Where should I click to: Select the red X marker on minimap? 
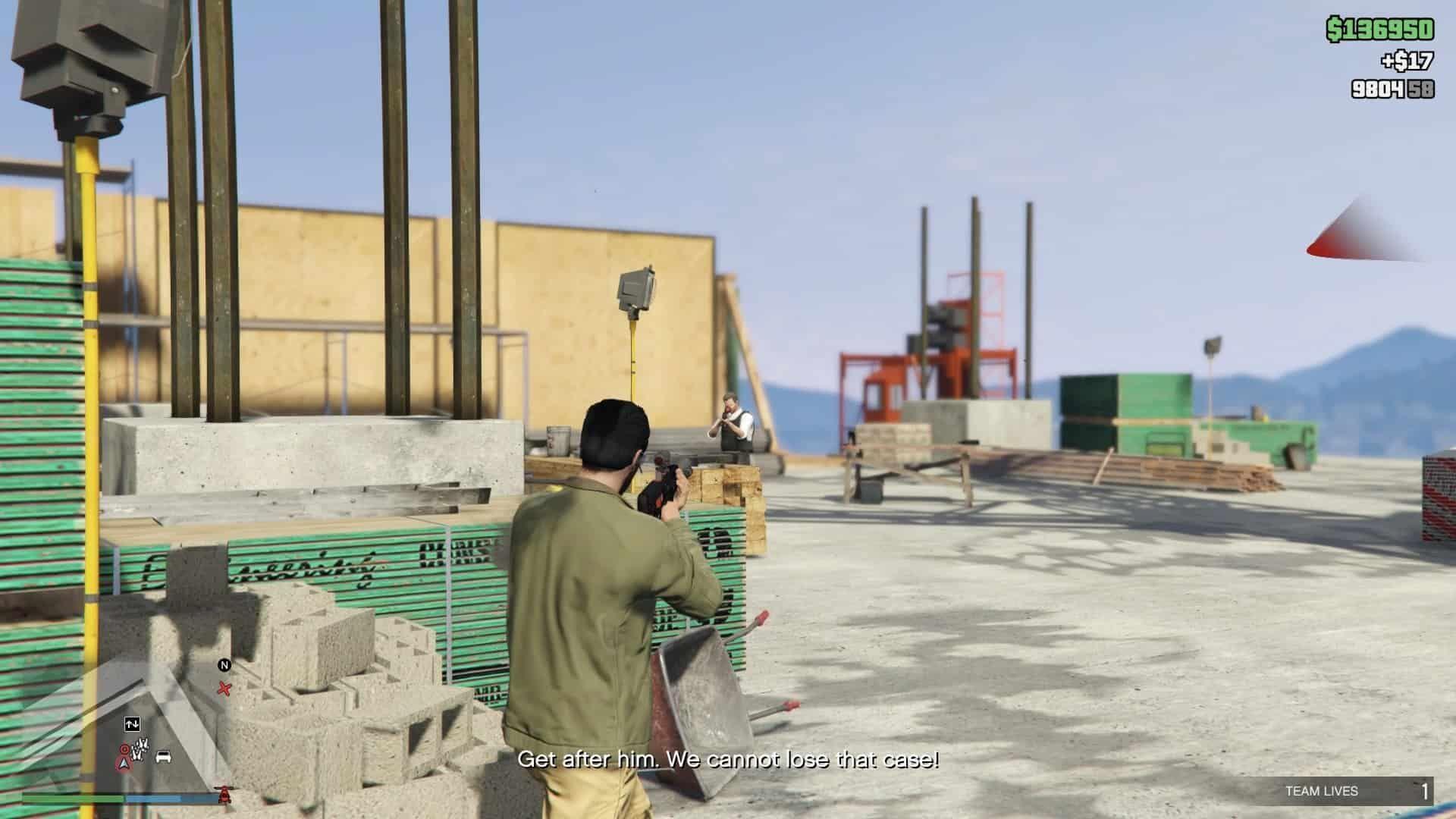[224, 689]
